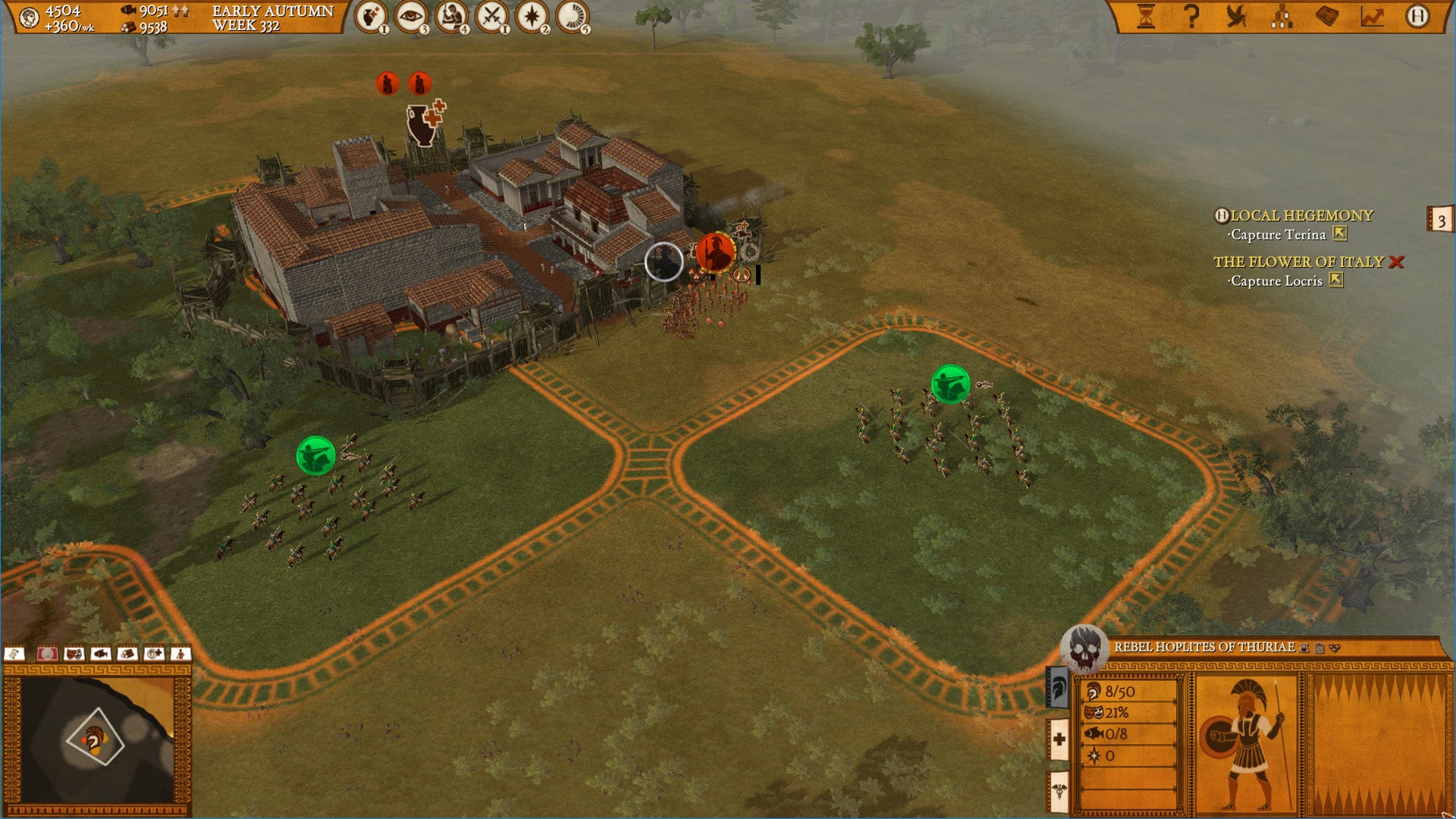Image resolution: width=1456 pixels, height=819 pixels.
Task: Open the question mark help button
Action: click(x=1191, y=17)
